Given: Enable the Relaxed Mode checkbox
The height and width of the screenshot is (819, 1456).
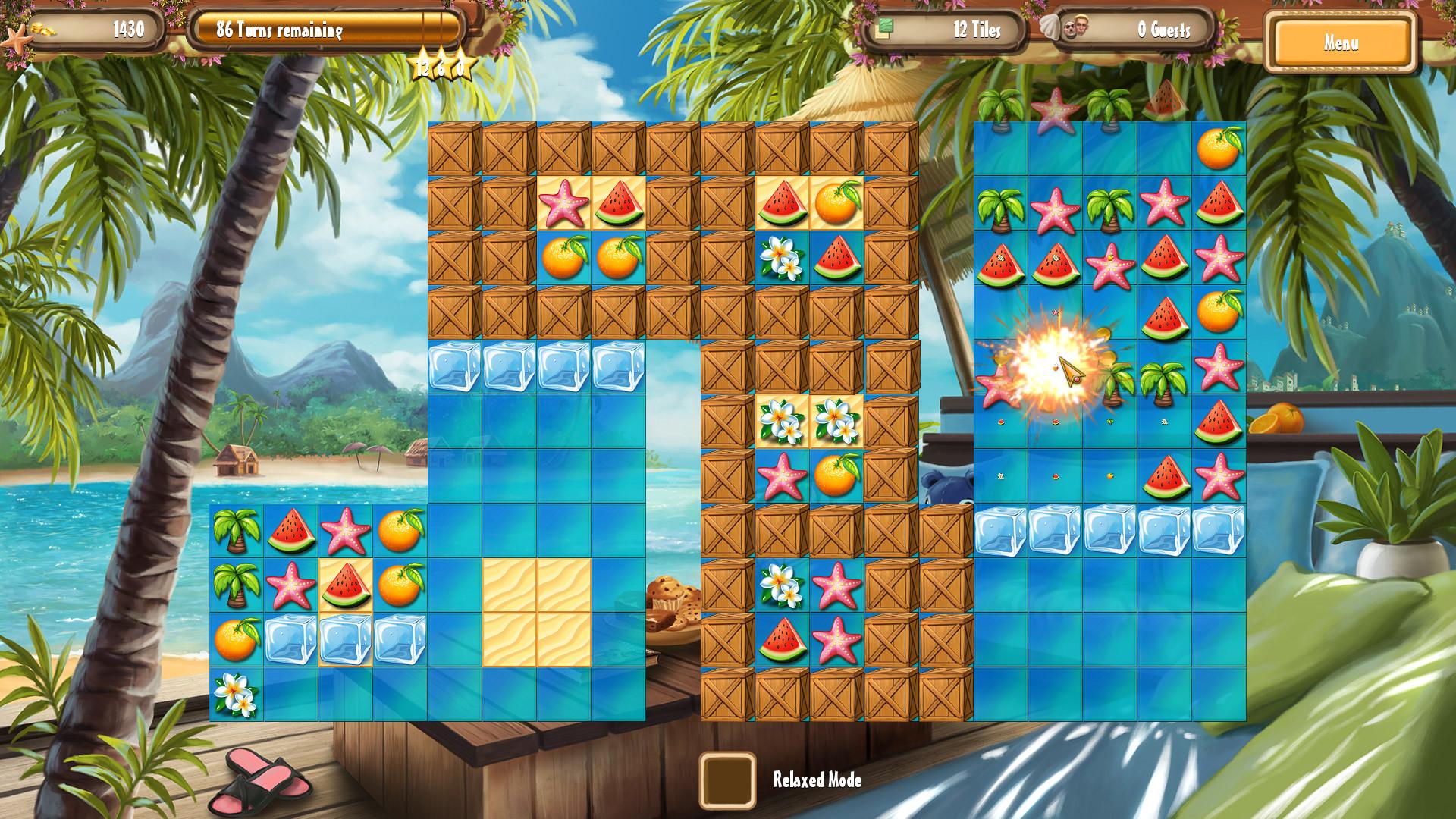Looking at the screenshot, I should [728, 781].
